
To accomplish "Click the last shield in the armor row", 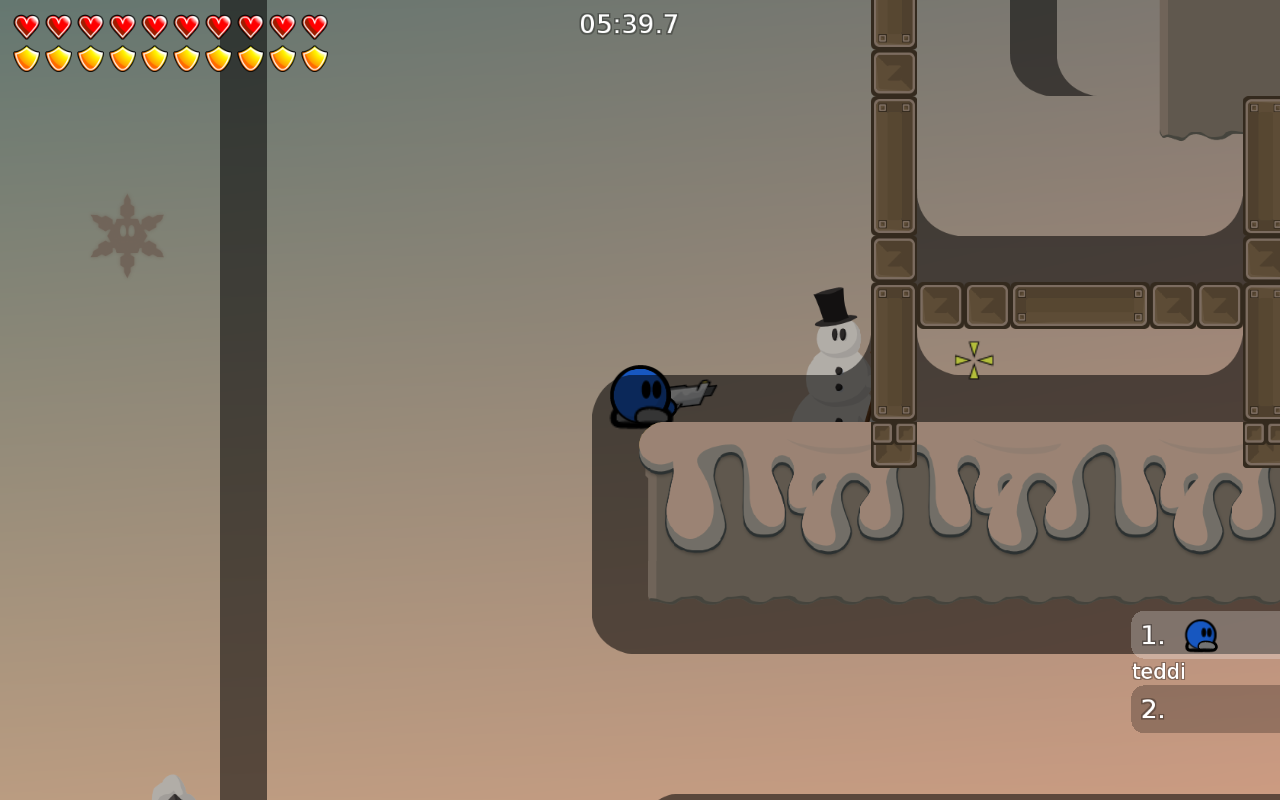I will pos(315,57).
